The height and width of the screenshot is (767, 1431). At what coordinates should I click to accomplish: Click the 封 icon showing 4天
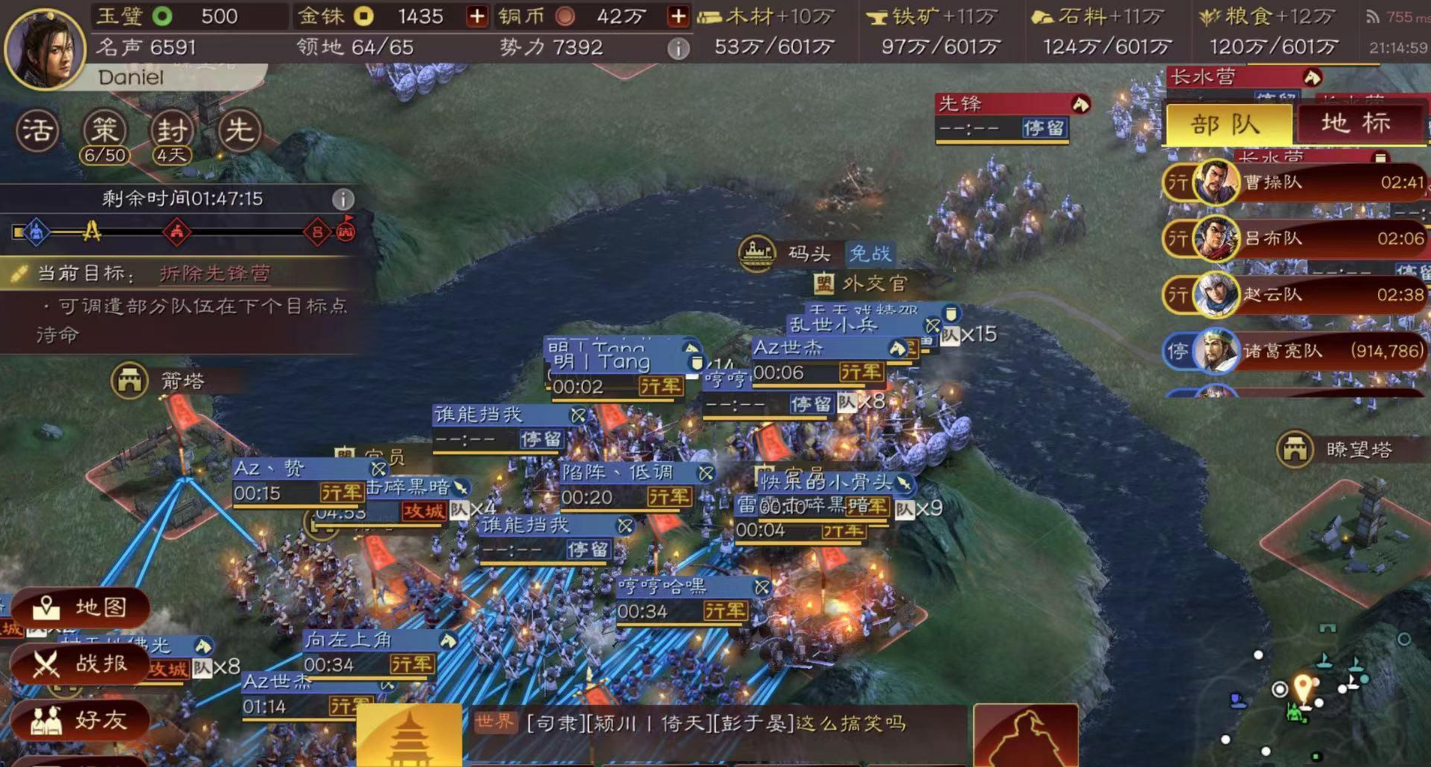tap(170, 129)
